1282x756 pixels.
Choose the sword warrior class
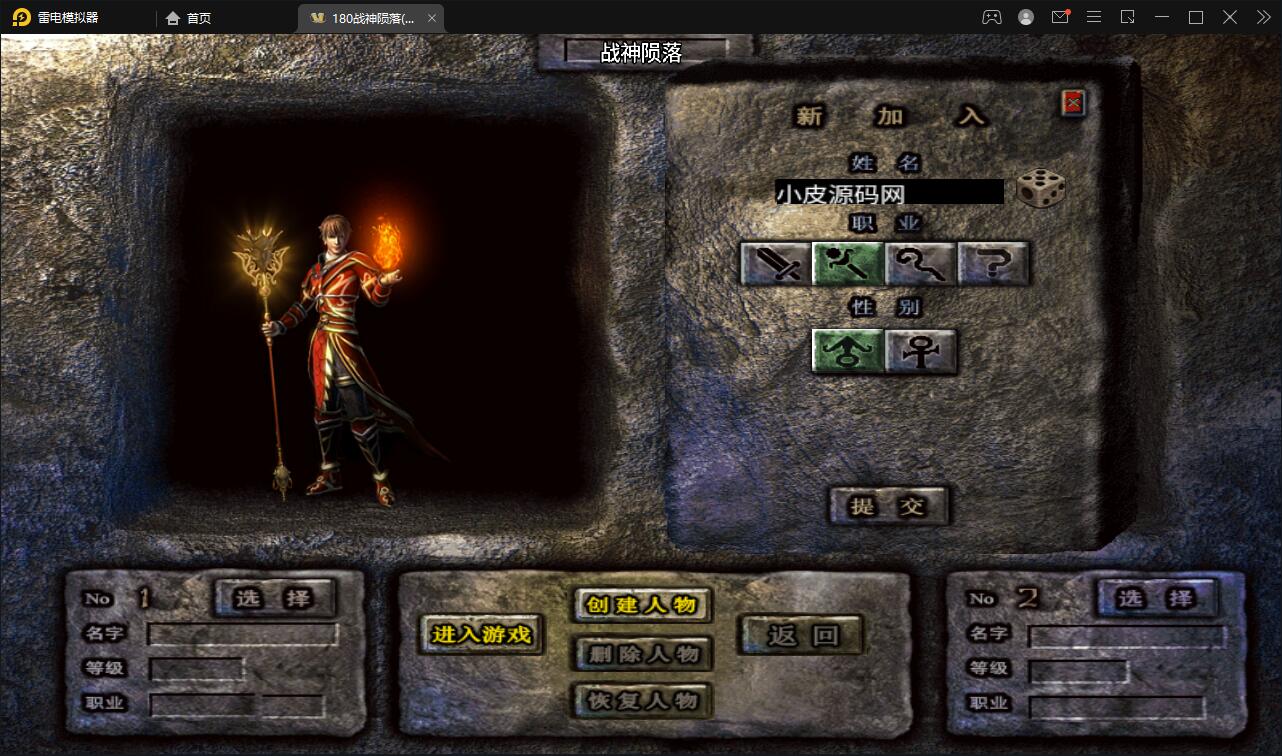pos(776,264)
